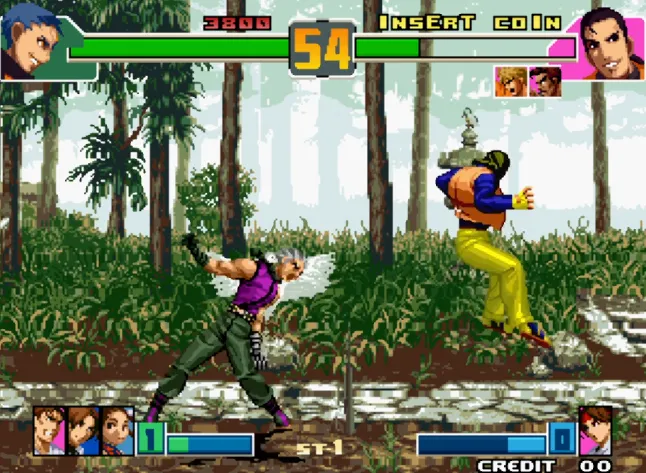Choose the blonde teammate portrait

[x=509, y=83]
